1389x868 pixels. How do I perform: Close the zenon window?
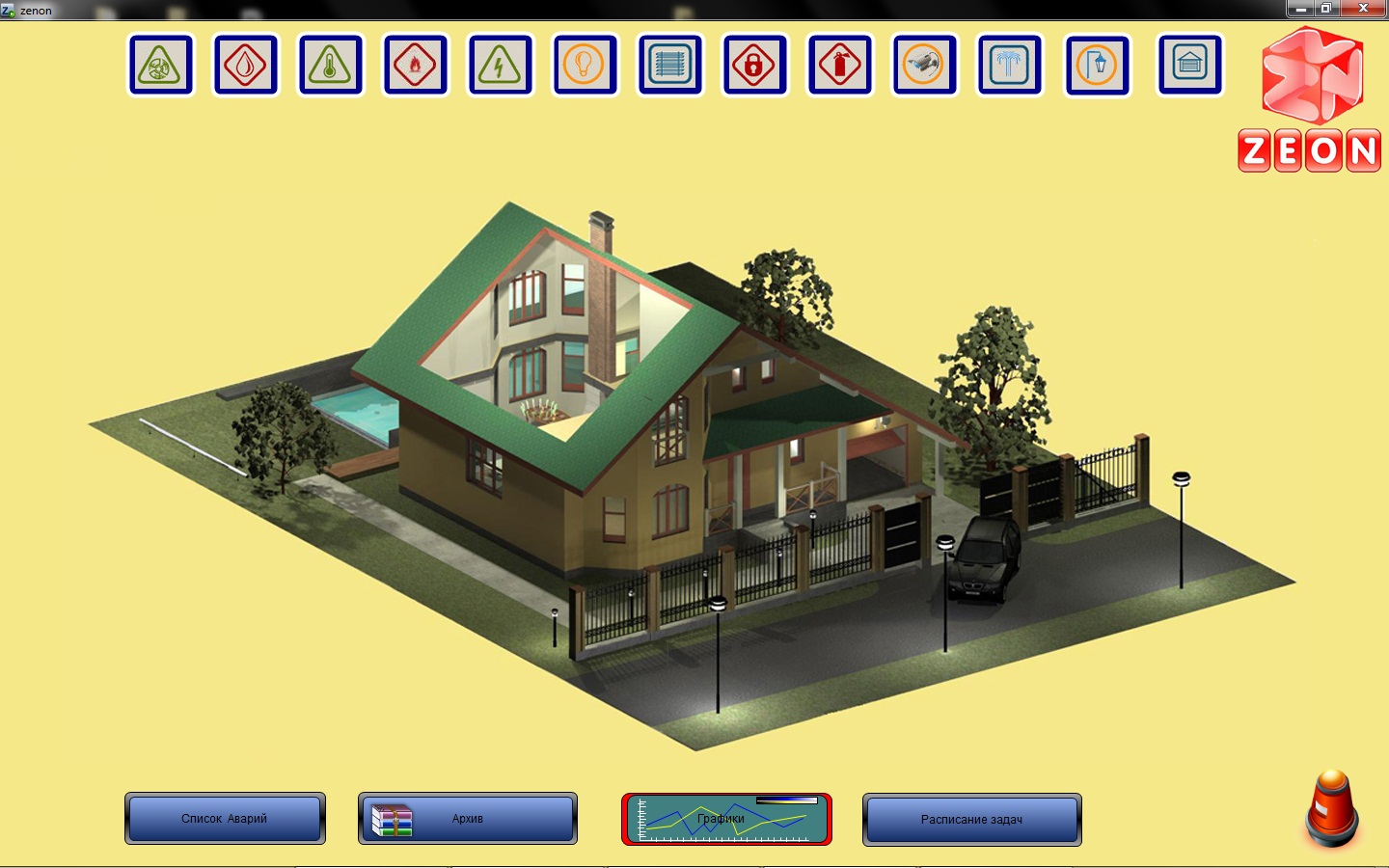click(1363, 9)
